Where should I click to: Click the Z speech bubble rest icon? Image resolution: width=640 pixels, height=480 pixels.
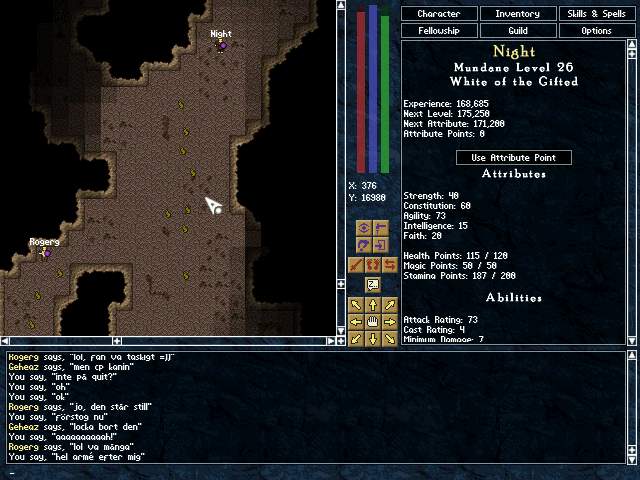coord(372,285)
